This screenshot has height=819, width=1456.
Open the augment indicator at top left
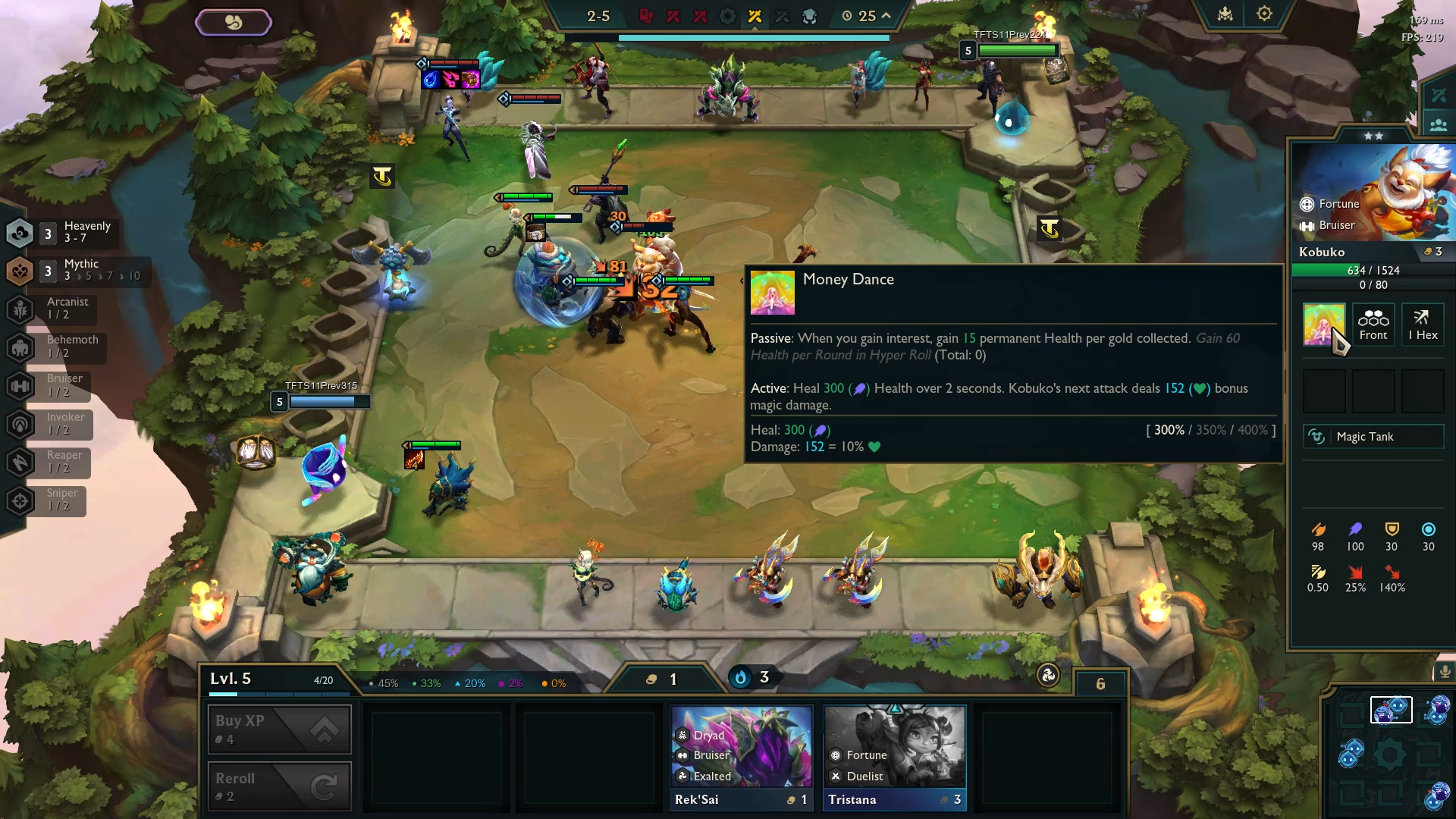pyautogui.click(x=234, y=21)
